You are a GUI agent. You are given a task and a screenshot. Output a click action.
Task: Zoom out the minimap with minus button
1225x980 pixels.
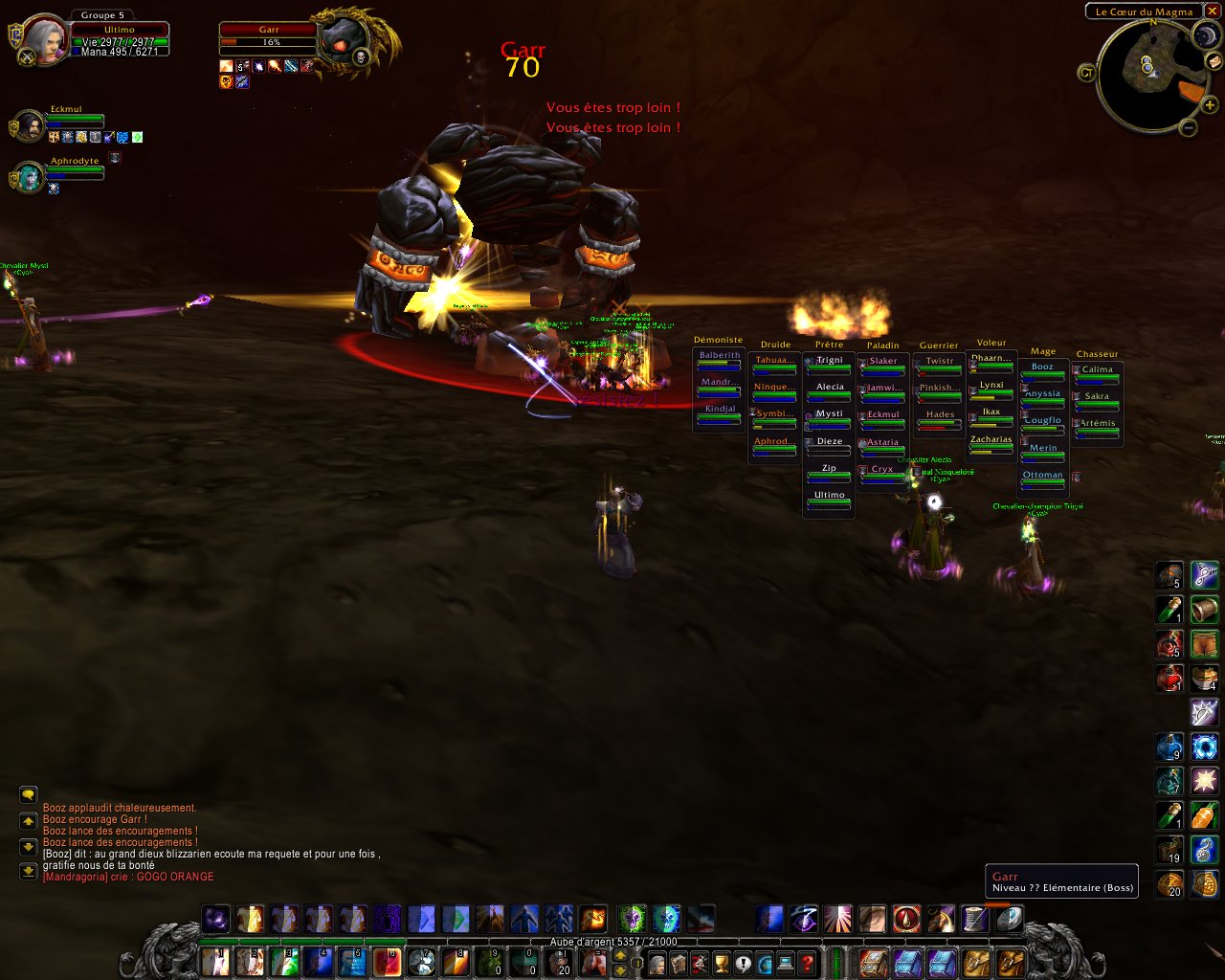tap(1188, 127)
